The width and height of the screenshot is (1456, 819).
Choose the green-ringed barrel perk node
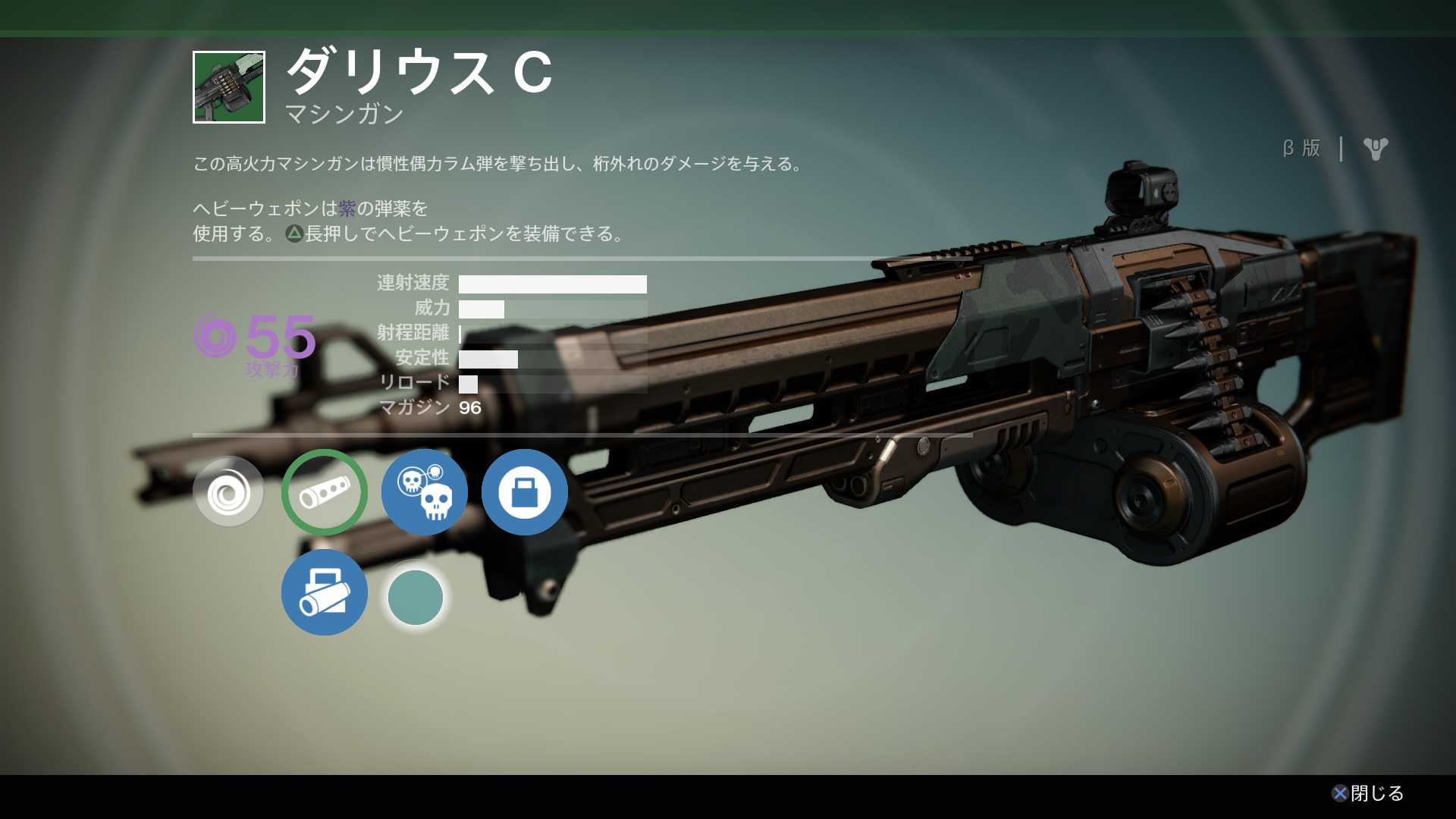[325, 492]
